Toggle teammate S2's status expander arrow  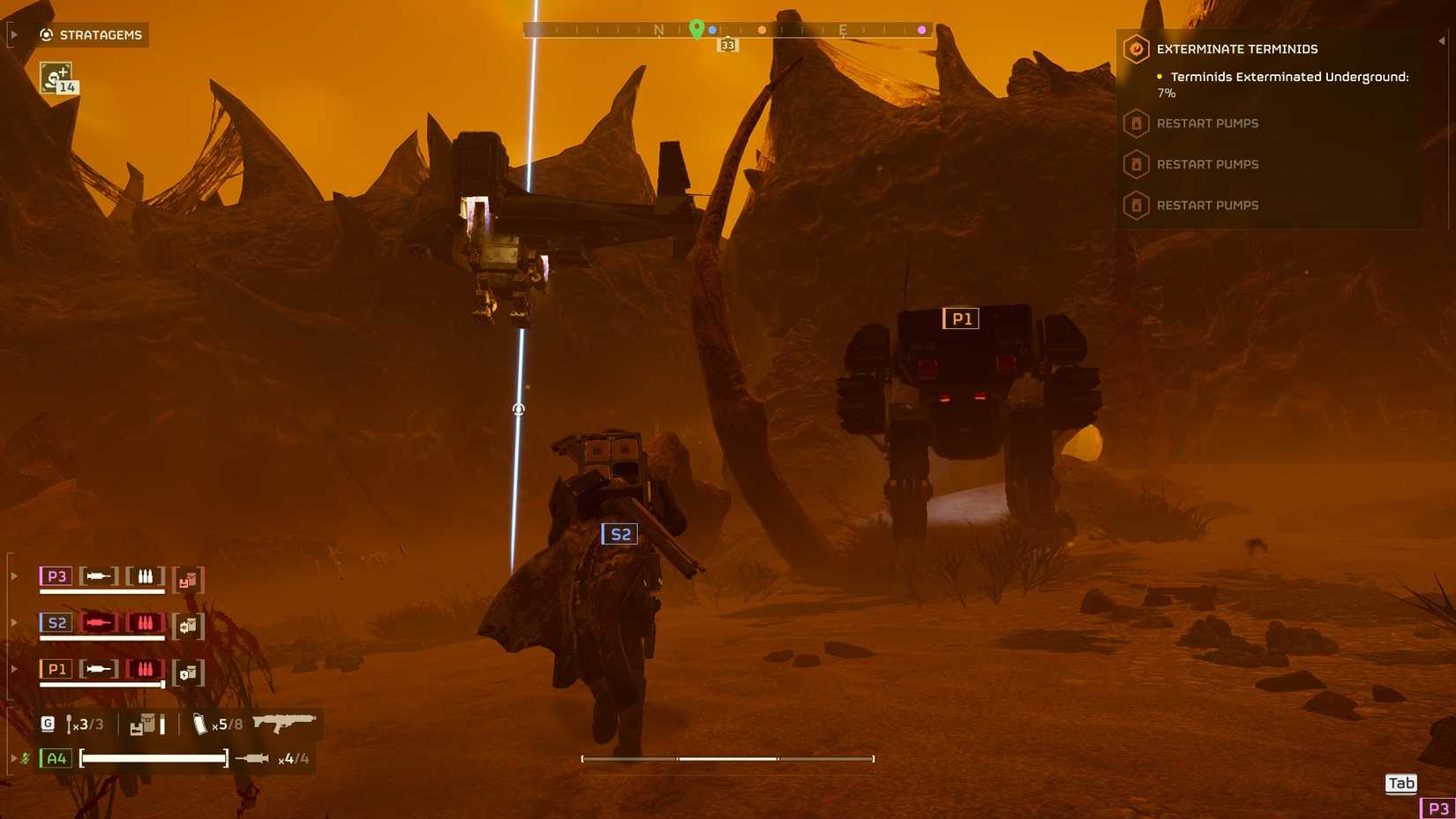pyautogui.click(x=13, y=622)
